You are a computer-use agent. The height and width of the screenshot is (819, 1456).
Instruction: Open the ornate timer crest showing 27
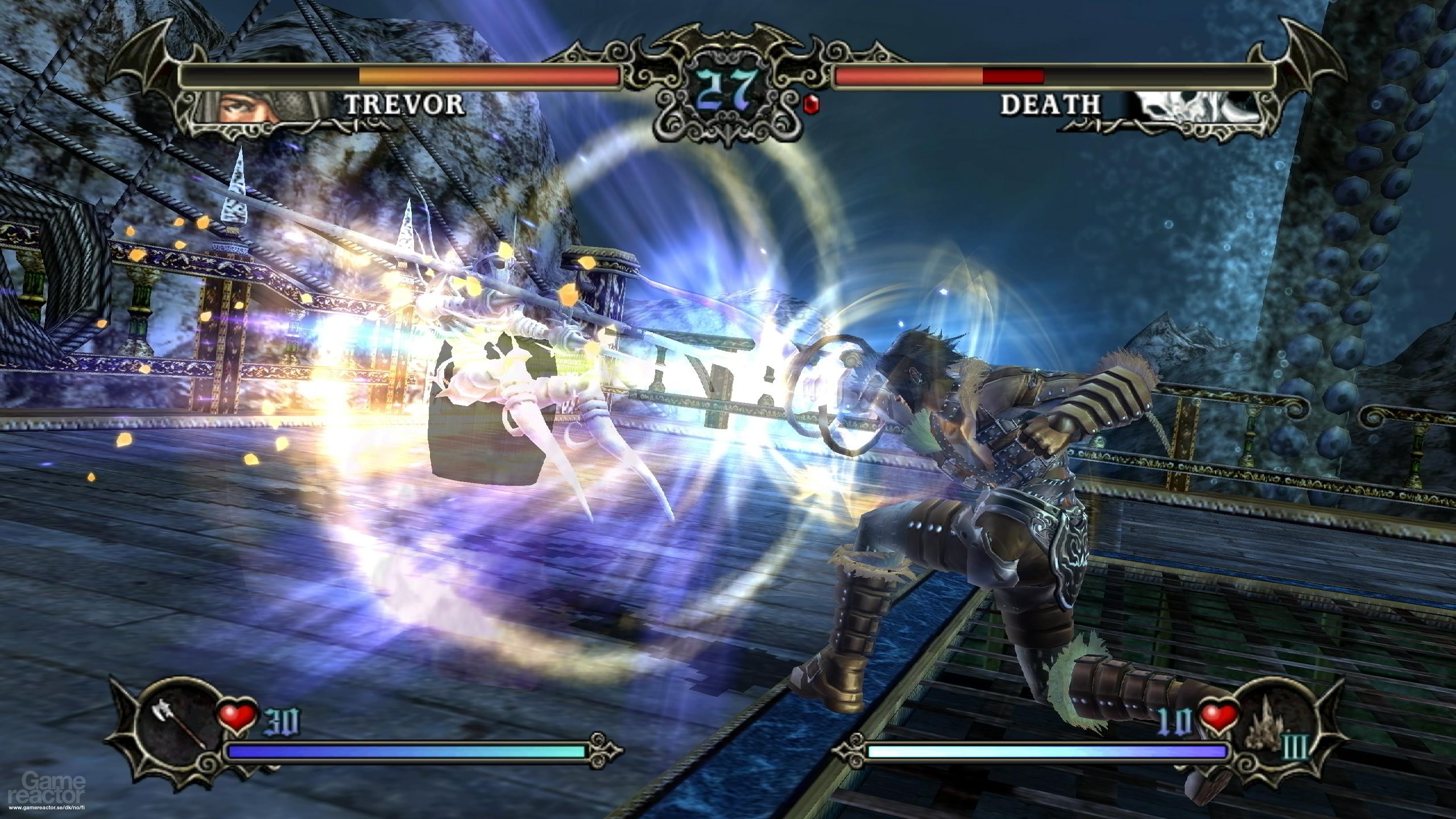[x=725, y=88]
